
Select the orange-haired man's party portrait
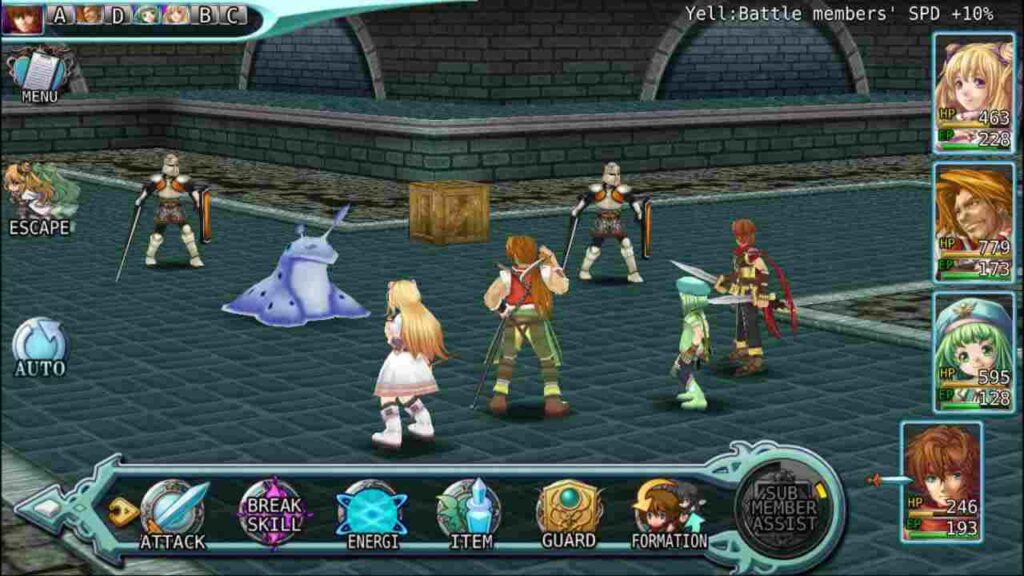[x=973, y=222]
